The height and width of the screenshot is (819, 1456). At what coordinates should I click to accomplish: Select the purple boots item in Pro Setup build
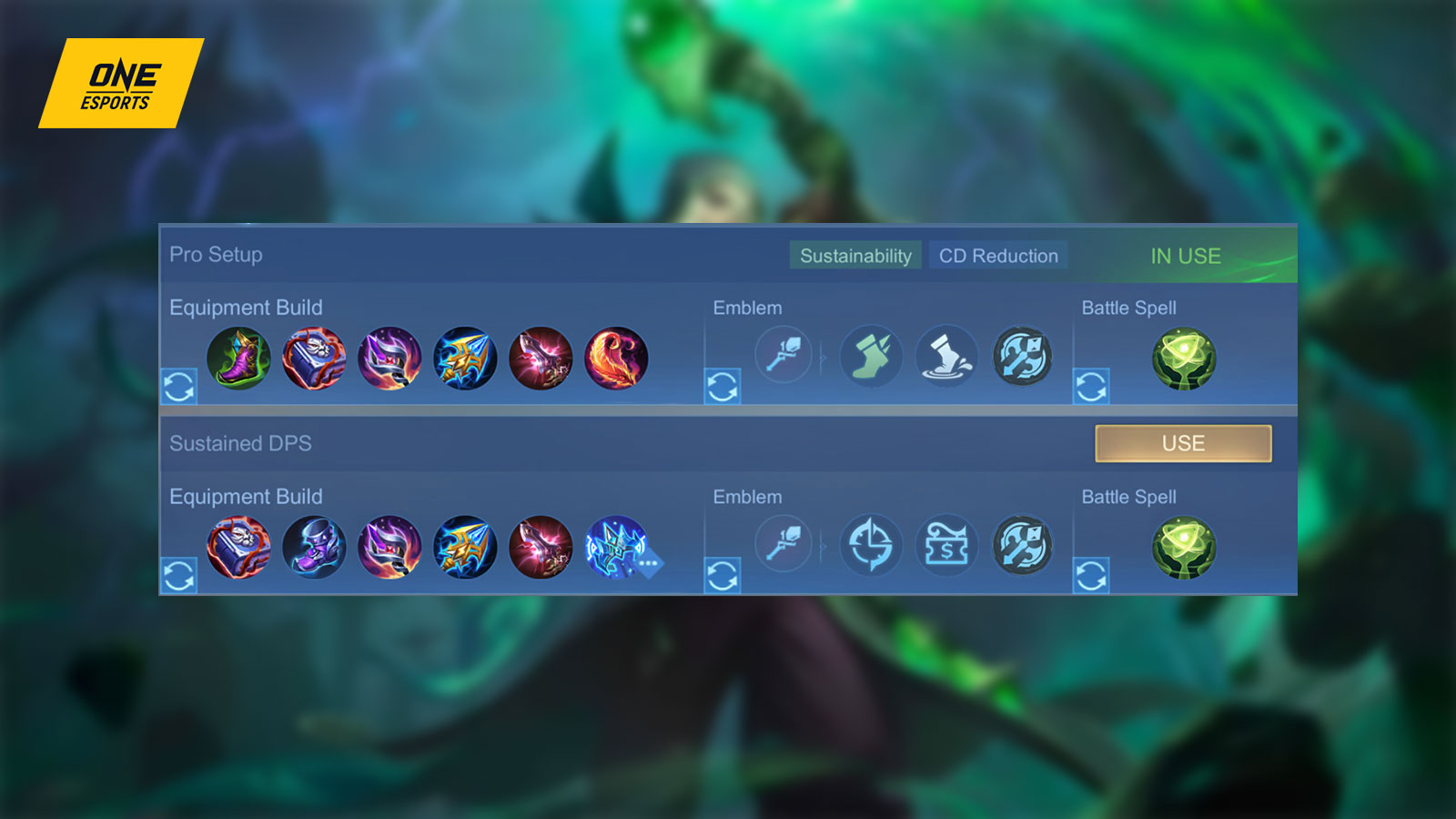pyautogui.click(x=241, y=359)
